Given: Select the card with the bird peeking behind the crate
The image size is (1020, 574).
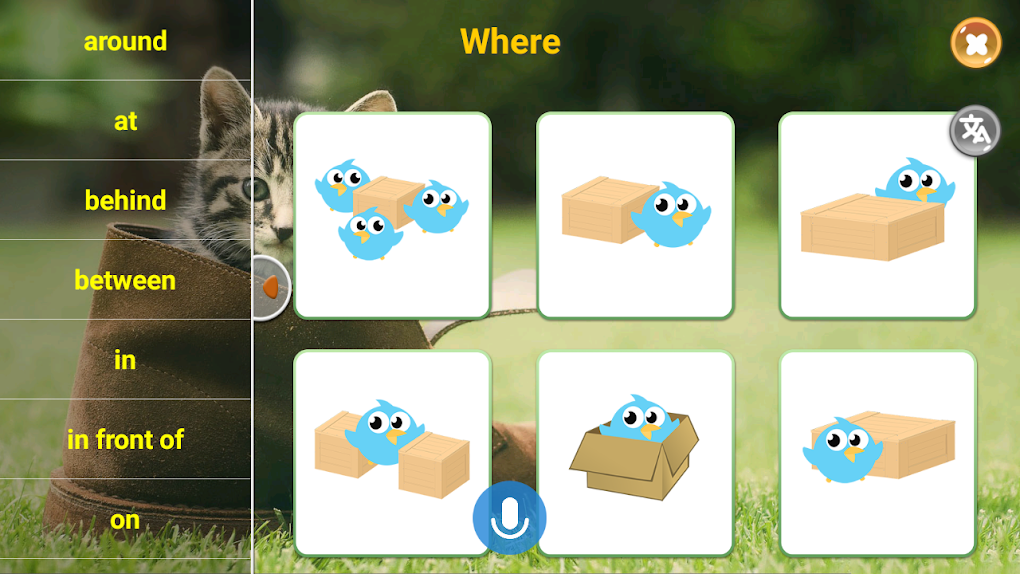Looking at the screenshot, I should (877, 215).
